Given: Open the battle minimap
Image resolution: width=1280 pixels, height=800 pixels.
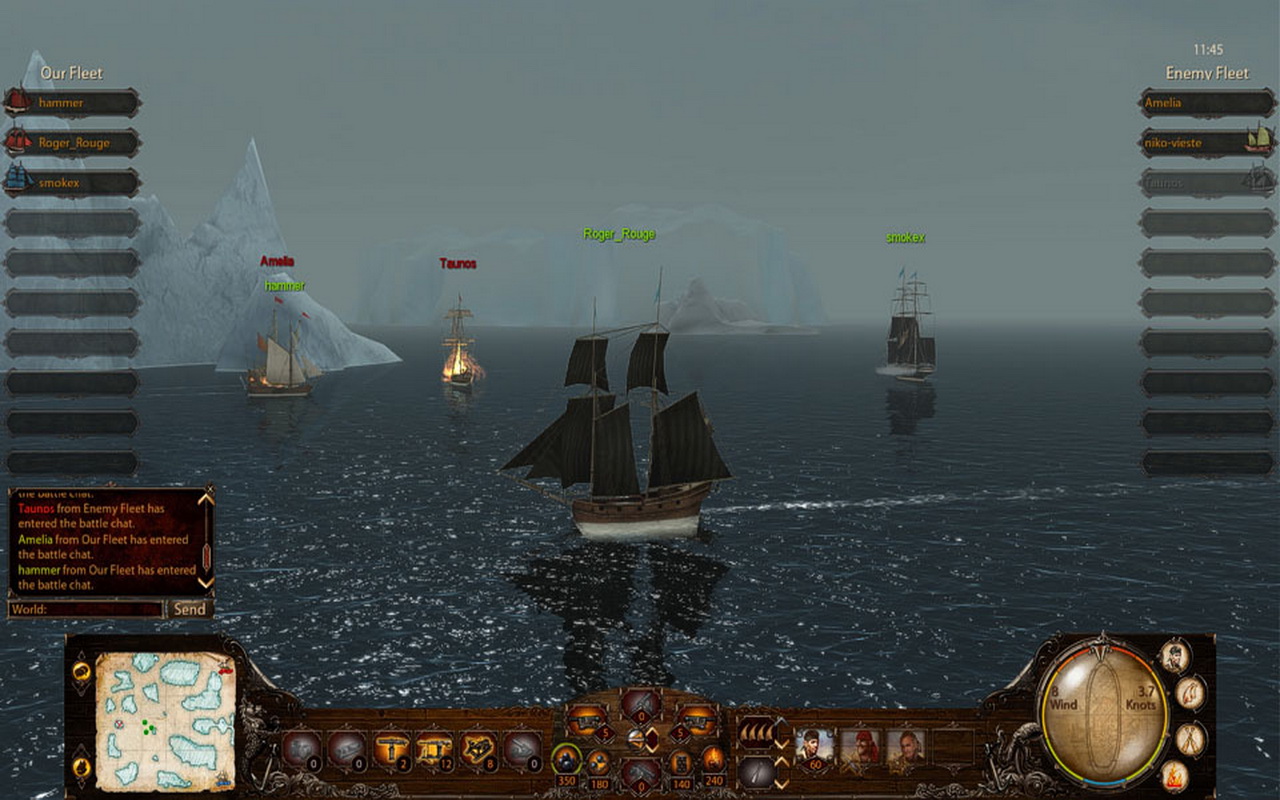Looking at the screenshot, I should pyautogui.click(x=165, y=720).
